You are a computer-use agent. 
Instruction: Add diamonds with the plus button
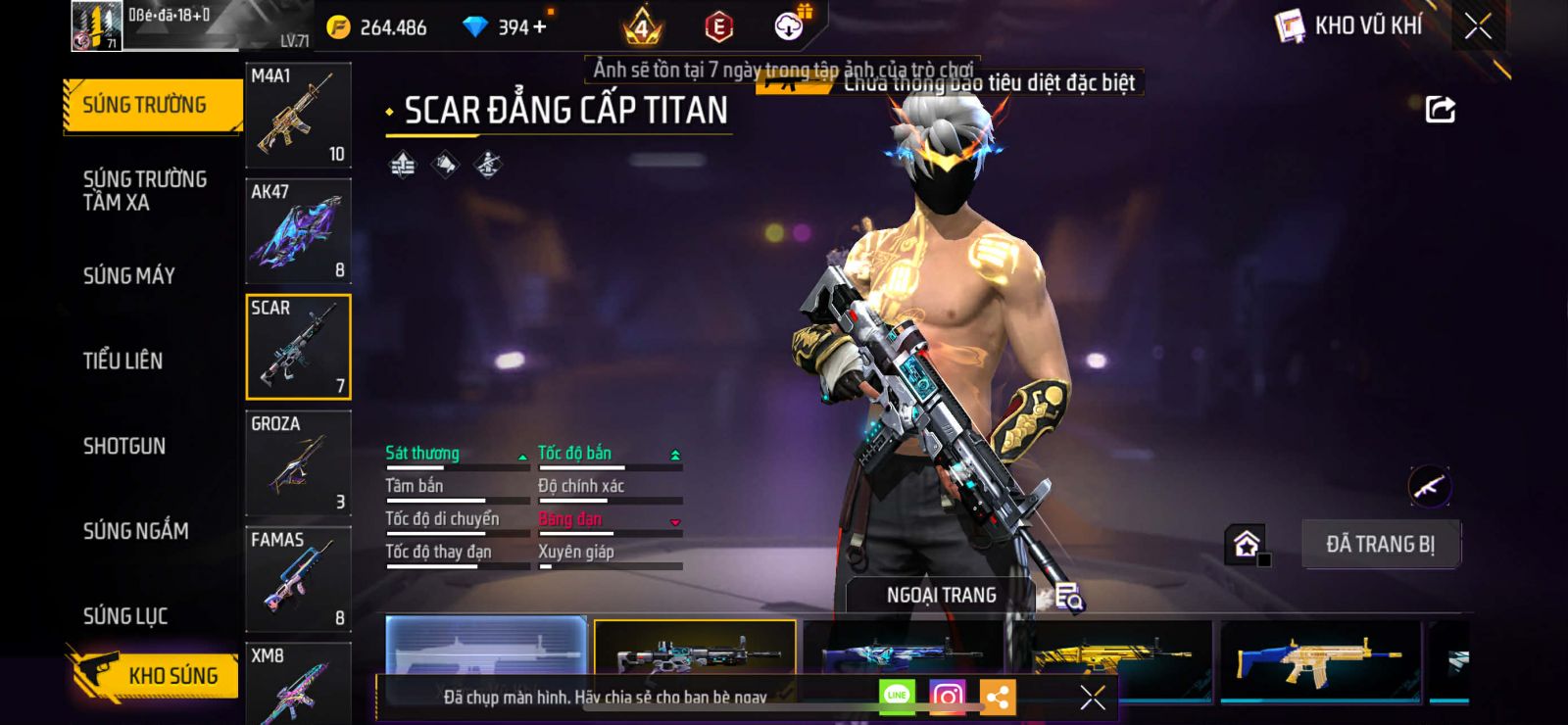tap(540, 26)
